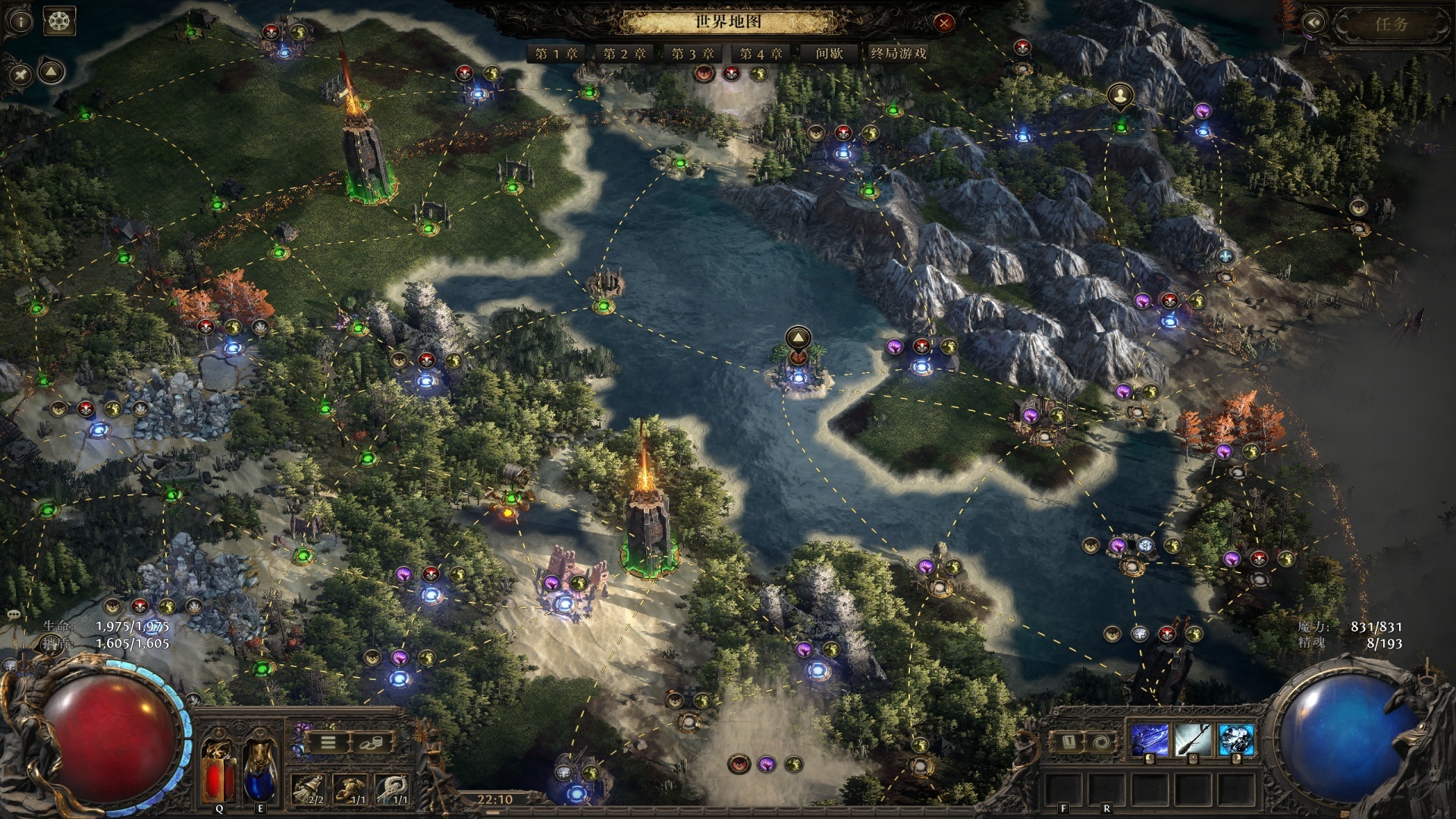Image resolution: width=1456 pixels, height=819 pixels.
Task: Click the spiral portal button
Action: pyautogui.click(x=1100, y=741)
